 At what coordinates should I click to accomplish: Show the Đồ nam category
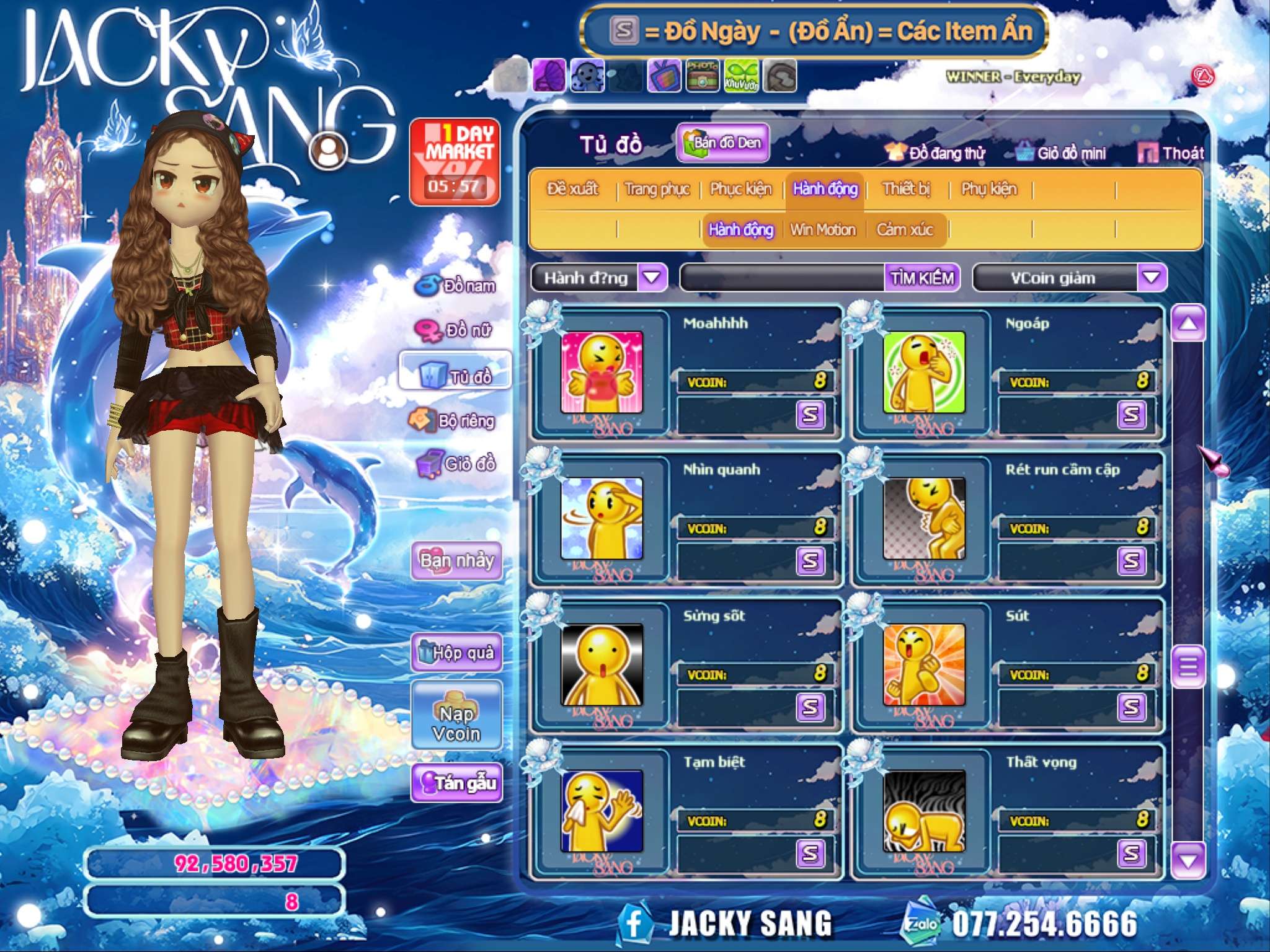tap(457, 286)
